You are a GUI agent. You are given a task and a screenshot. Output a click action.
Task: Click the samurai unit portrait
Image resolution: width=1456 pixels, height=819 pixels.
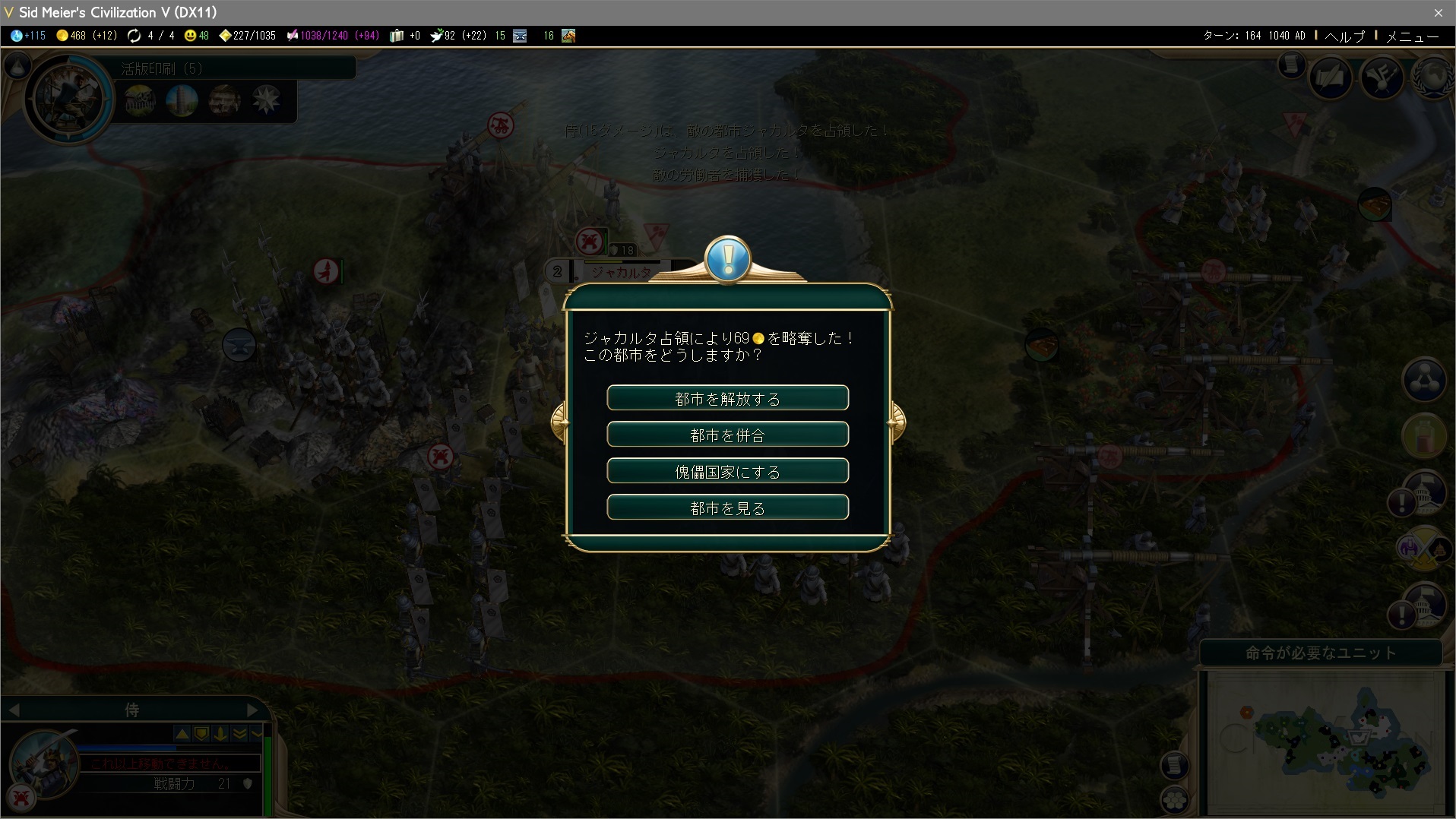point(44,762)
